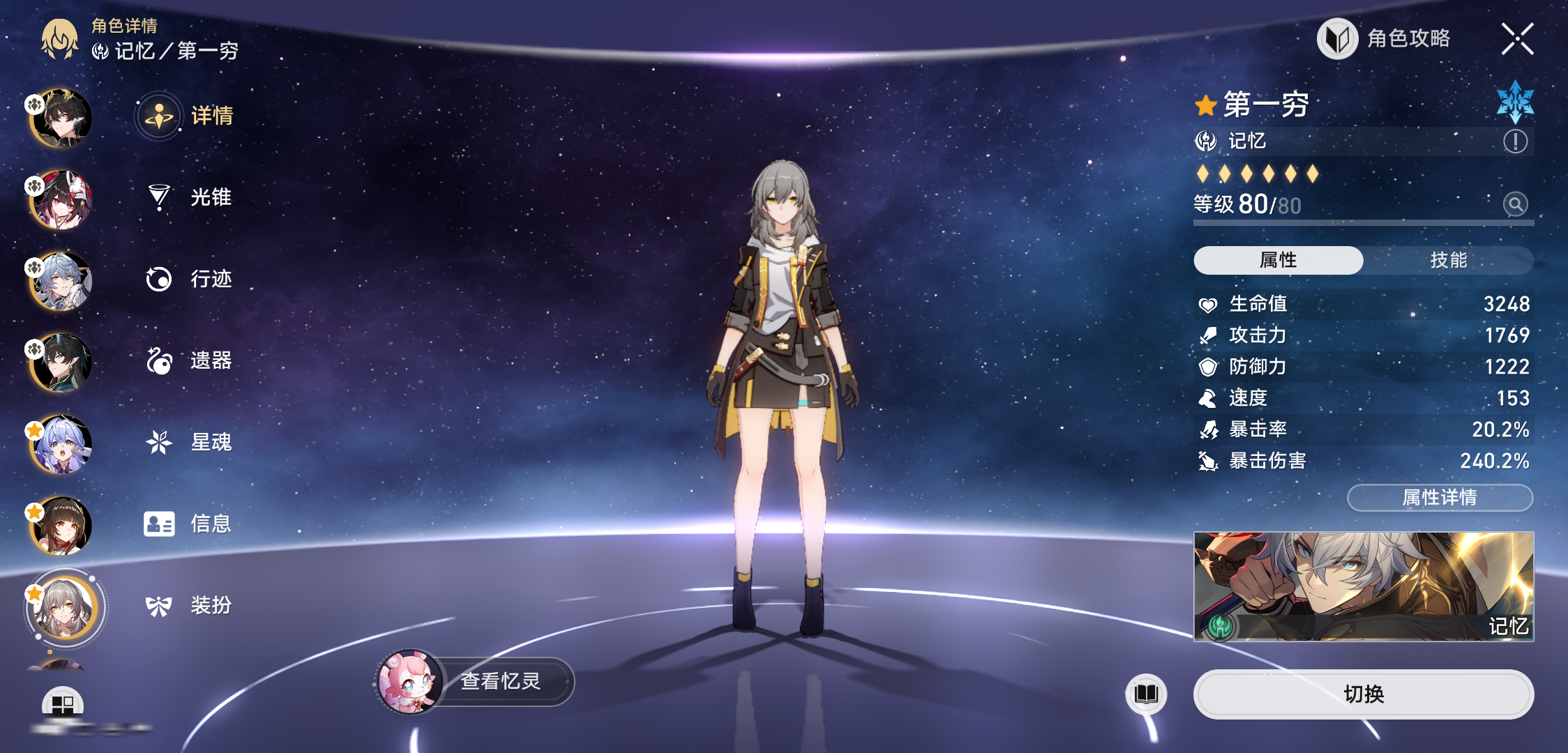This screenshot has width=1568, height=753.
Task: Tap the magnifier icon next to level
Action: click(1515, 204)
